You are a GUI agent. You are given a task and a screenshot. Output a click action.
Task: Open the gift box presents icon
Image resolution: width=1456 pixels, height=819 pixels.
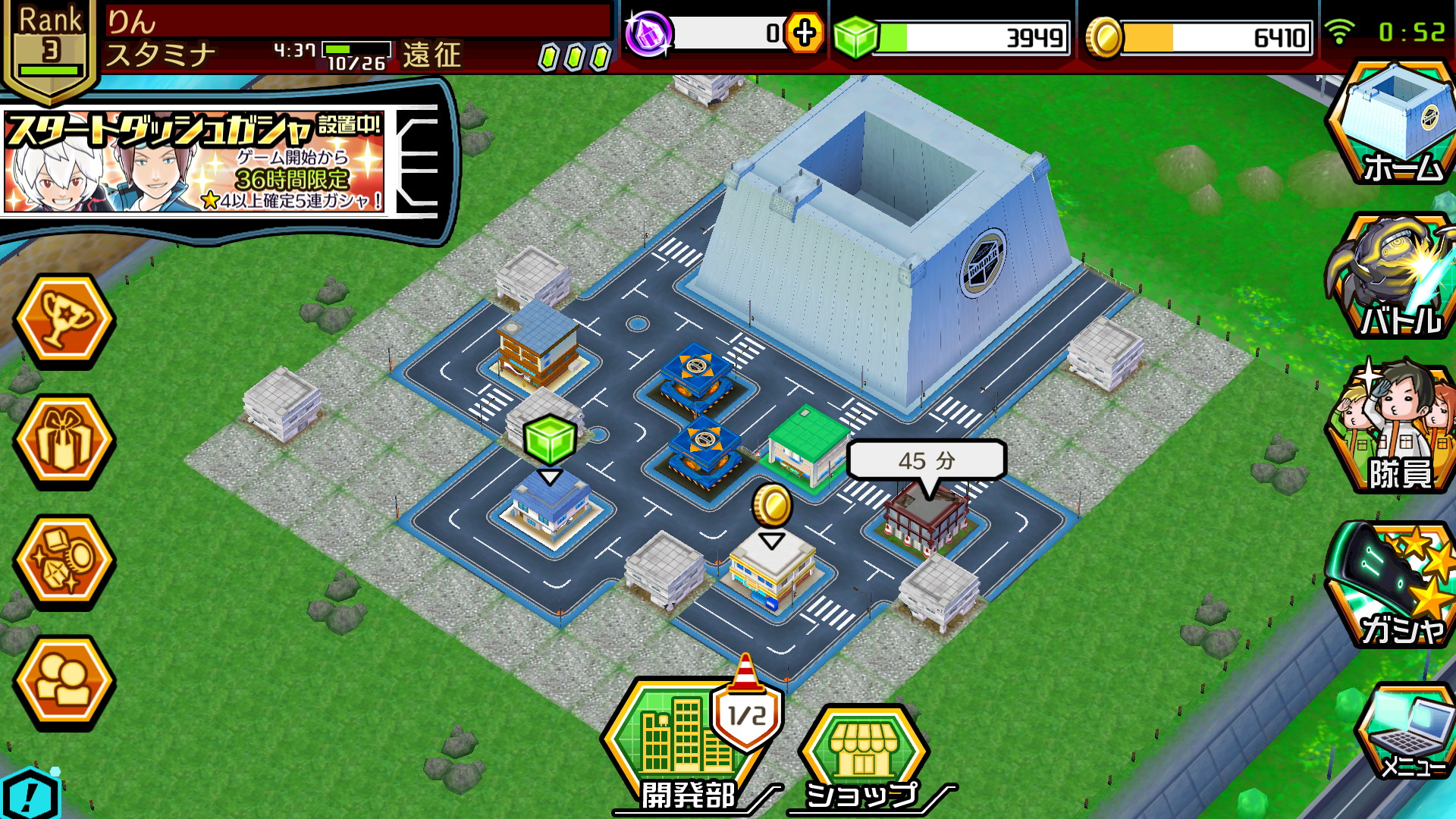point(64,441)
